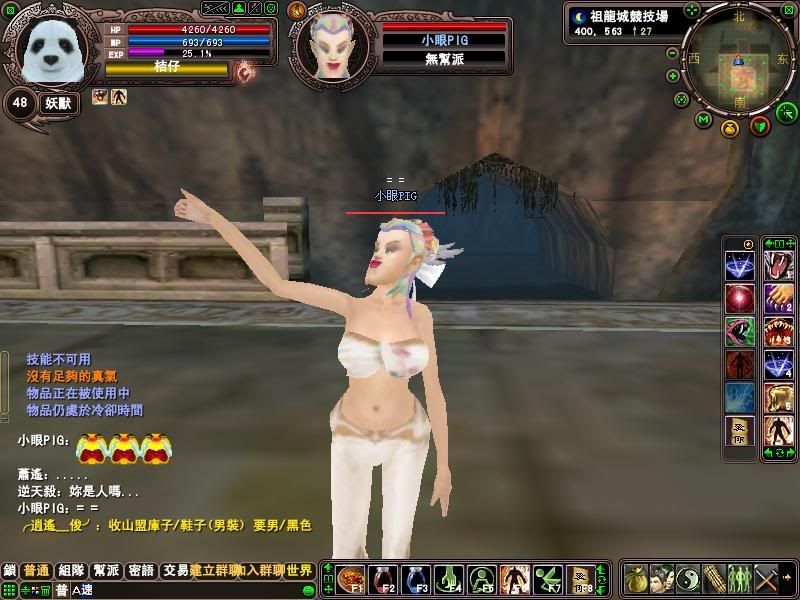Select the player panda portrait
The width and height of the screenshot is (800, 600).
(x=52, y=50)
